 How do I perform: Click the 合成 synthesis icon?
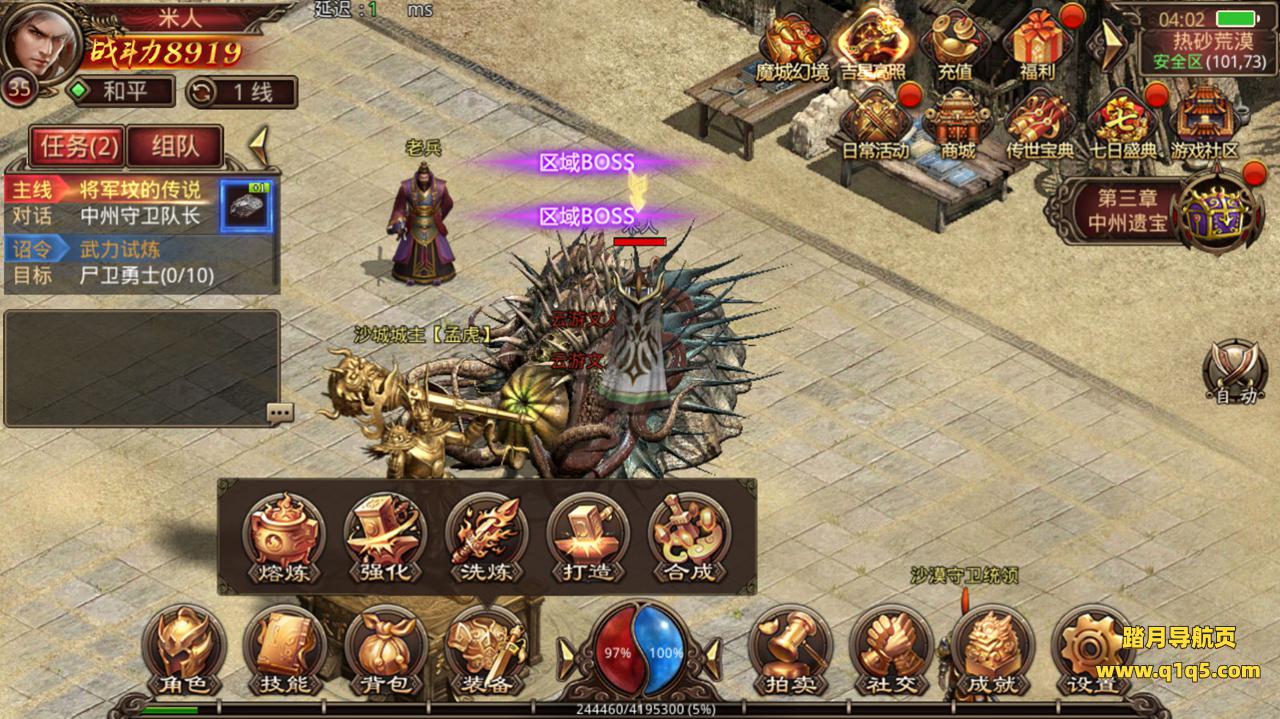click(688, 537)
